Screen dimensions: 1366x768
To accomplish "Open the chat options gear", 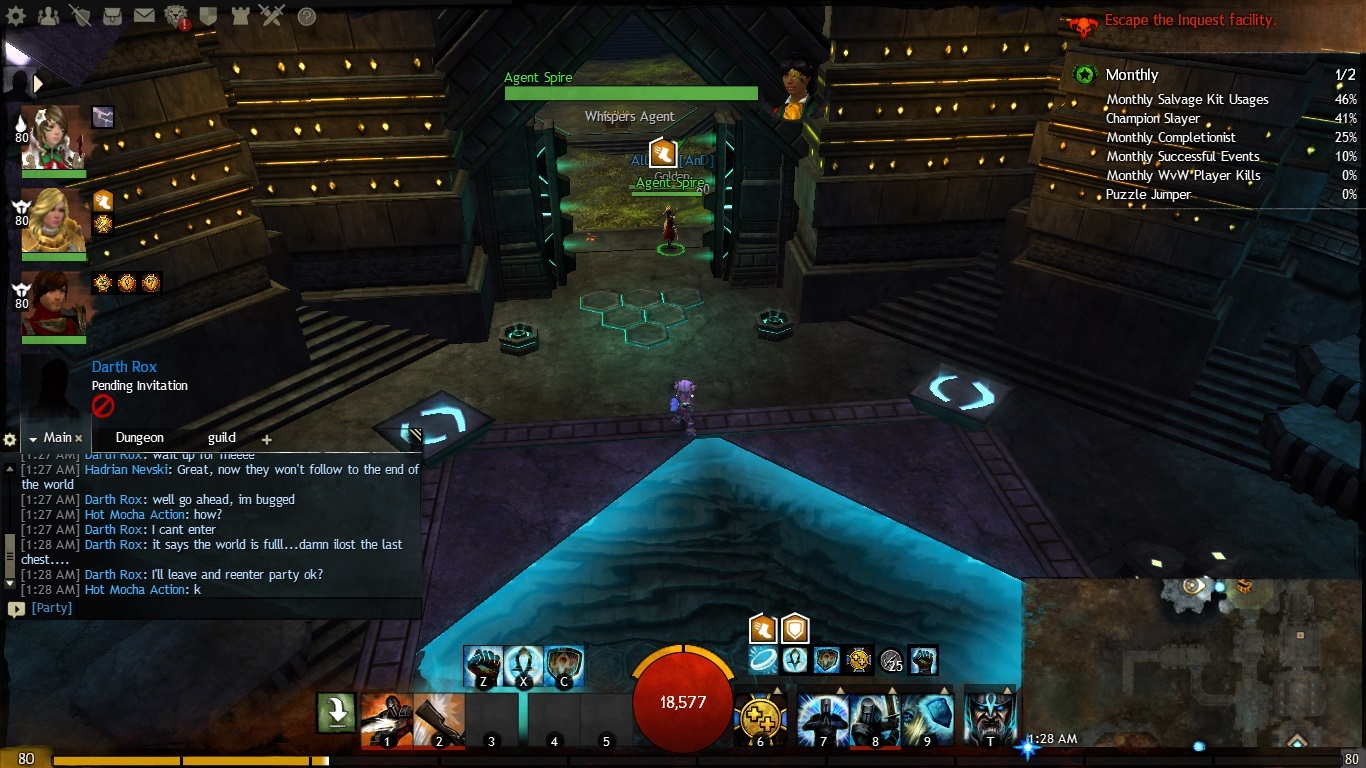I will pos(10,439).
